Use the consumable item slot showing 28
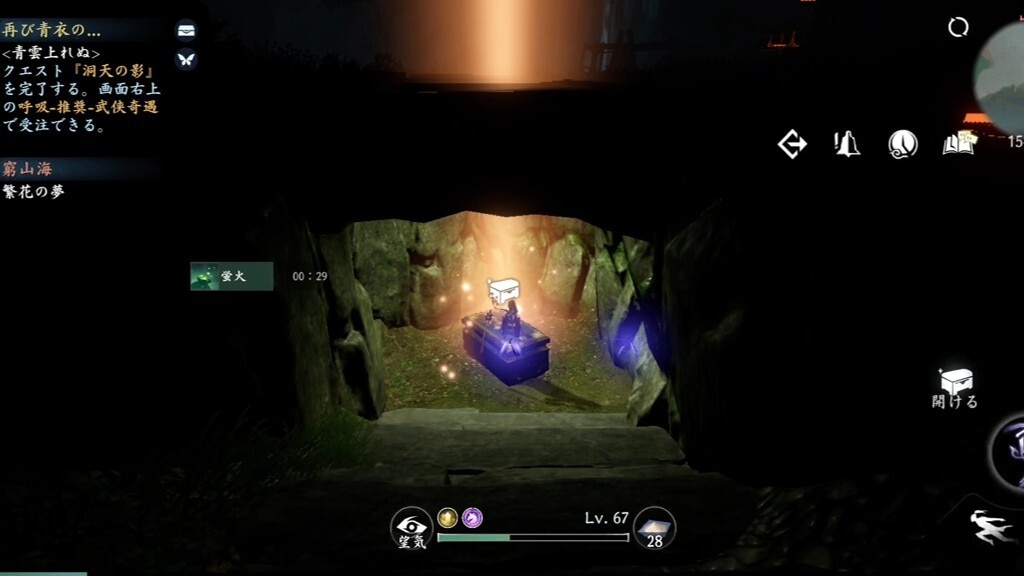This screenshot has height=576, width=1024. click(655, 528)
